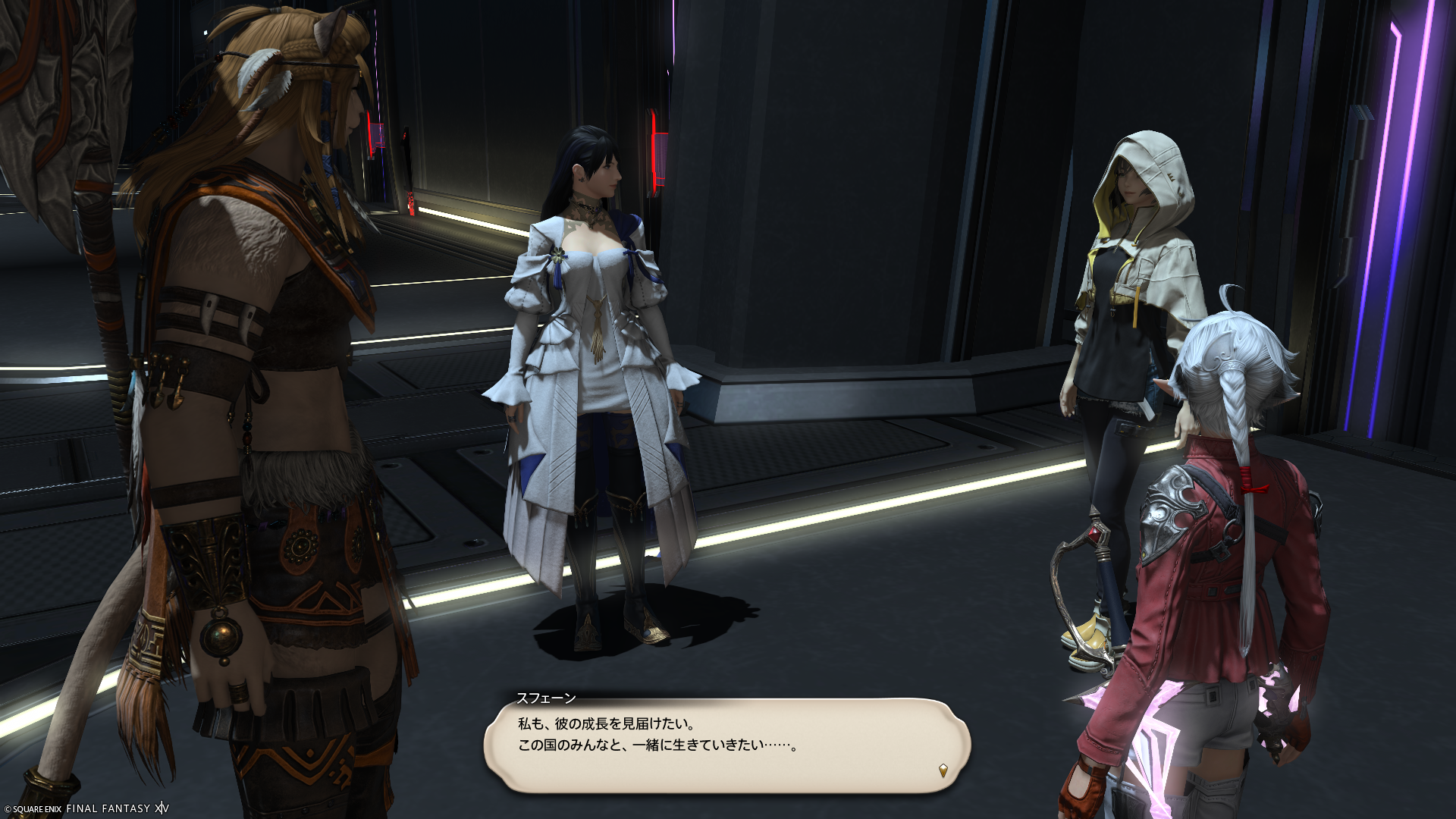Click the dialogue continue arrow marker

click(943, 770)
